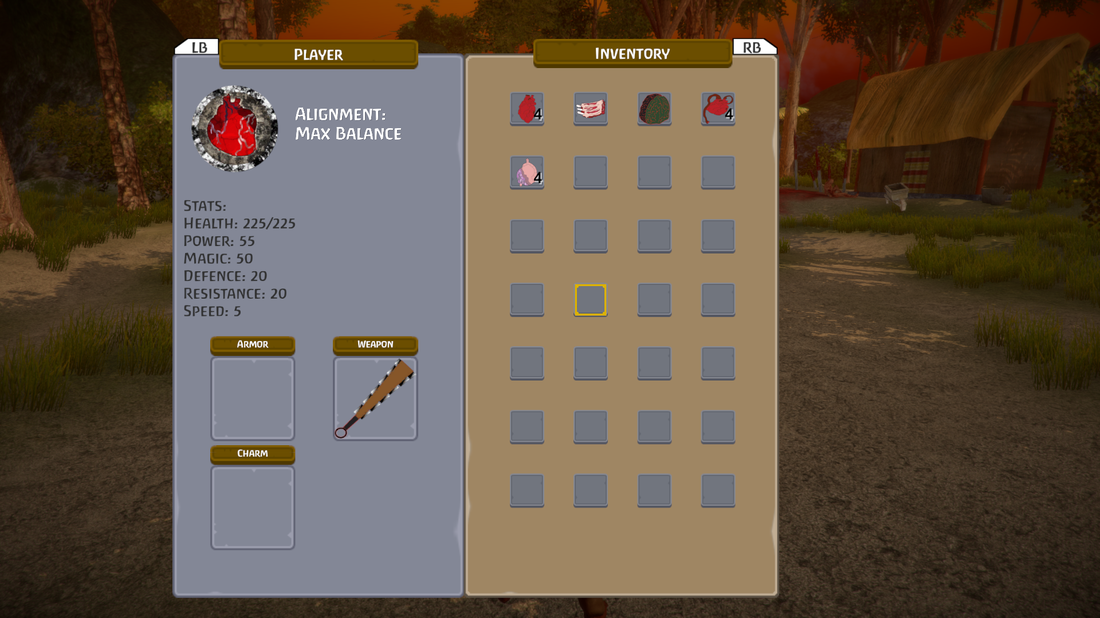This screenshot has height=618, width=1100.
Task: Choose the dark green and red lump item
Action: click(654, 108)
